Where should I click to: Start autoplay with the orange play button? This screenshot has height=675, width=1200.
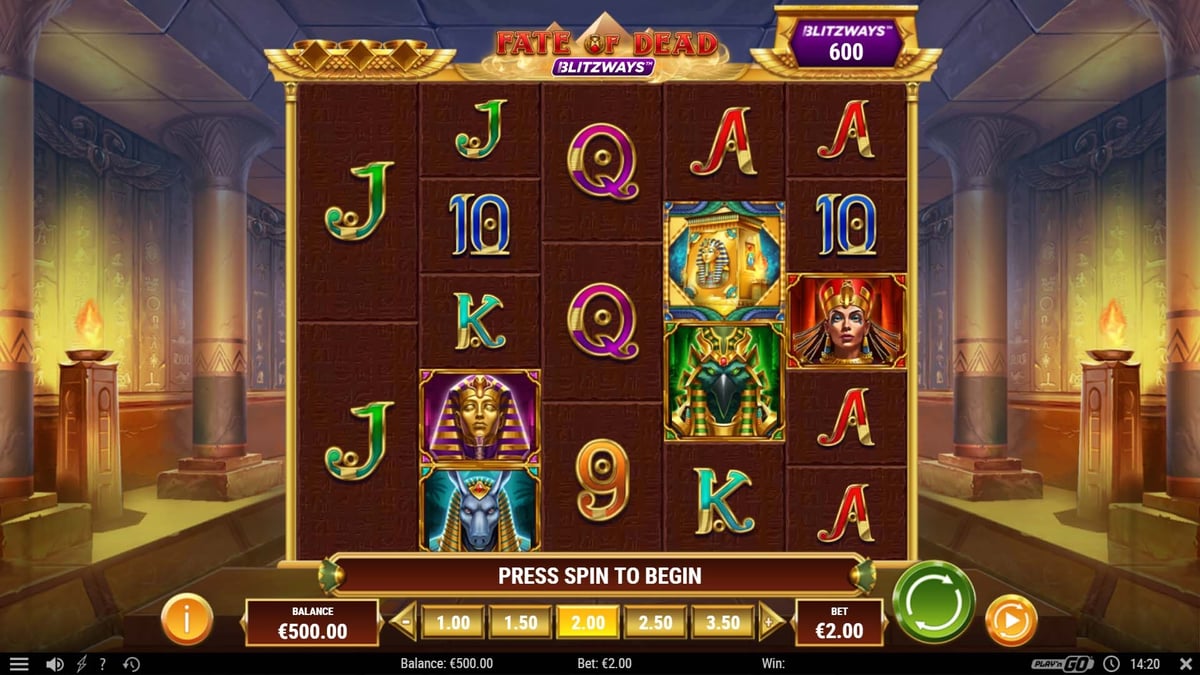(x=1010, y=621)
